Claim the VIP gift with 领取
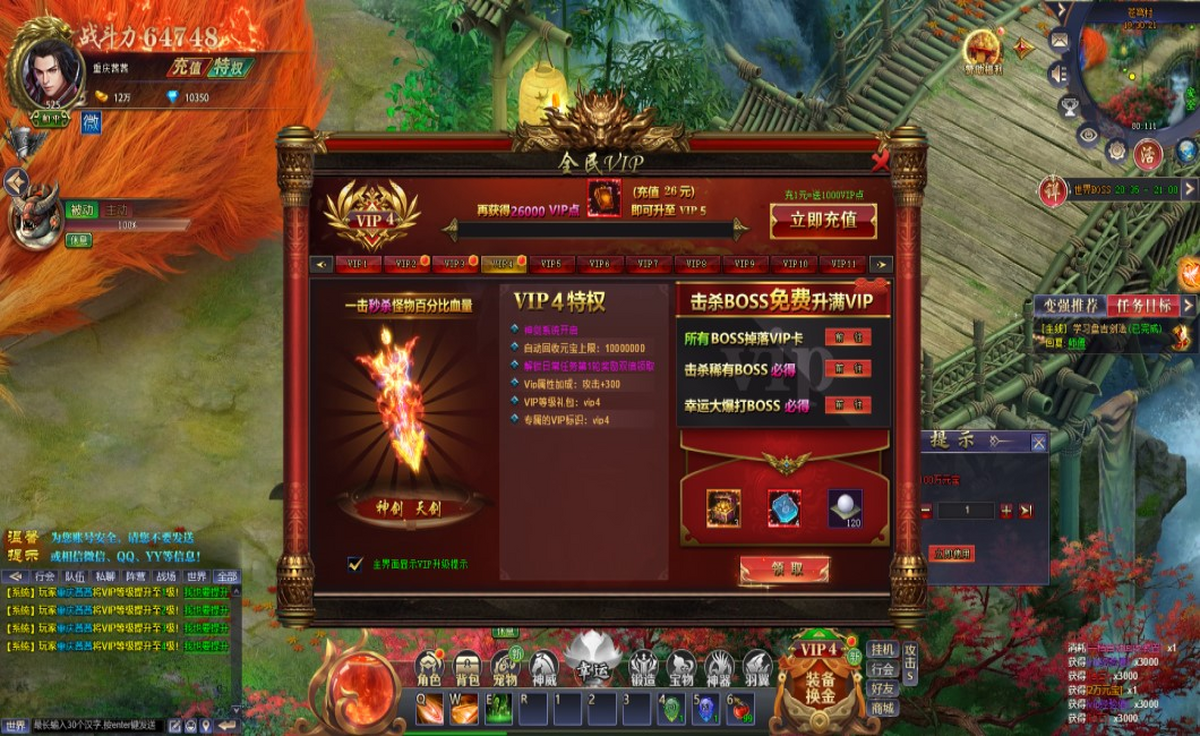The height and width of the screenshot is (736, 1200). click(x=785, y=569)
